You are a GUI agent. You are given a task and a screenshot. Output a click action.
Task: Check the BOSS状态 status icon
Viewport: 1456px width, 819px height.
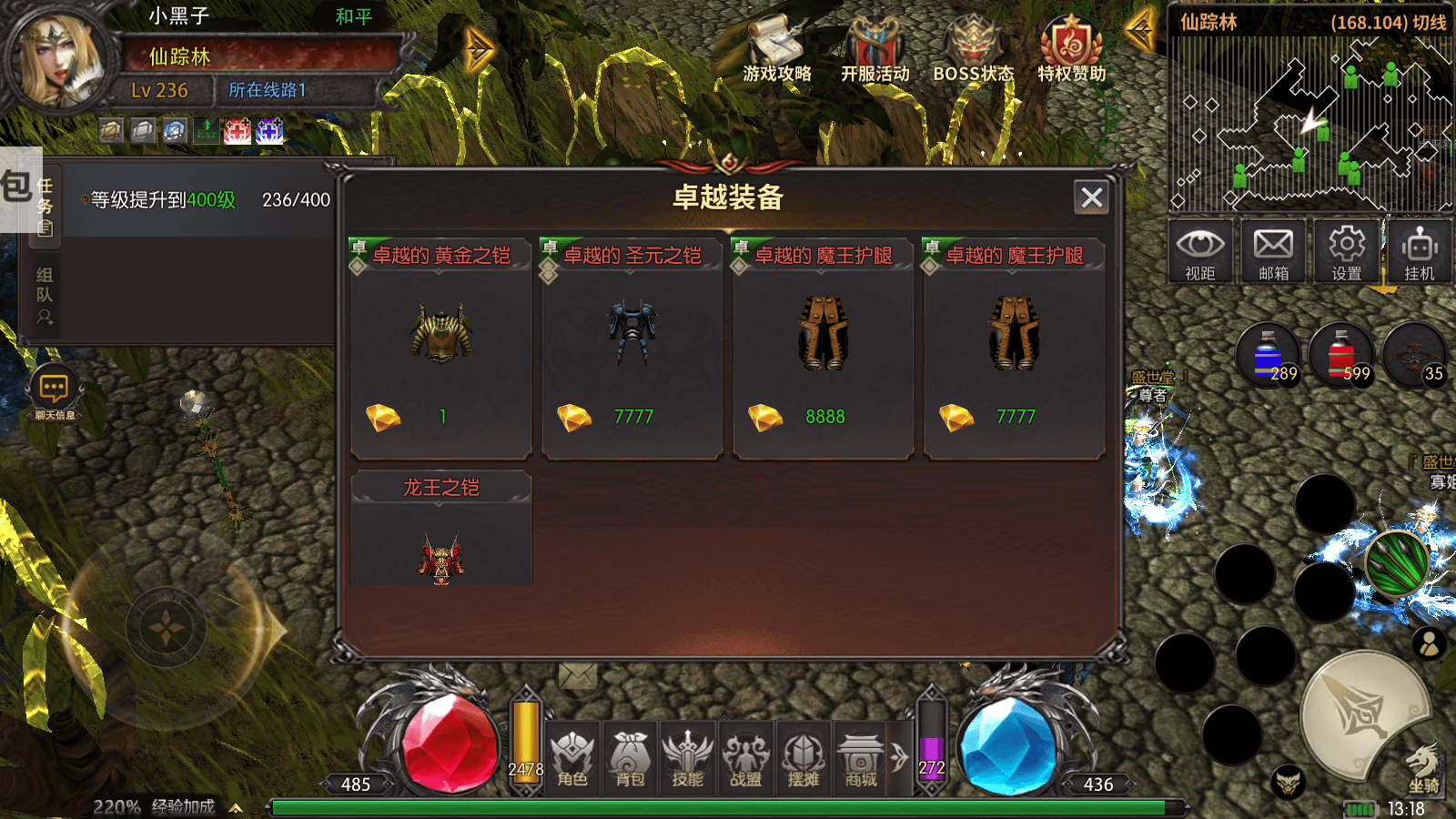(x=973, y=48)
